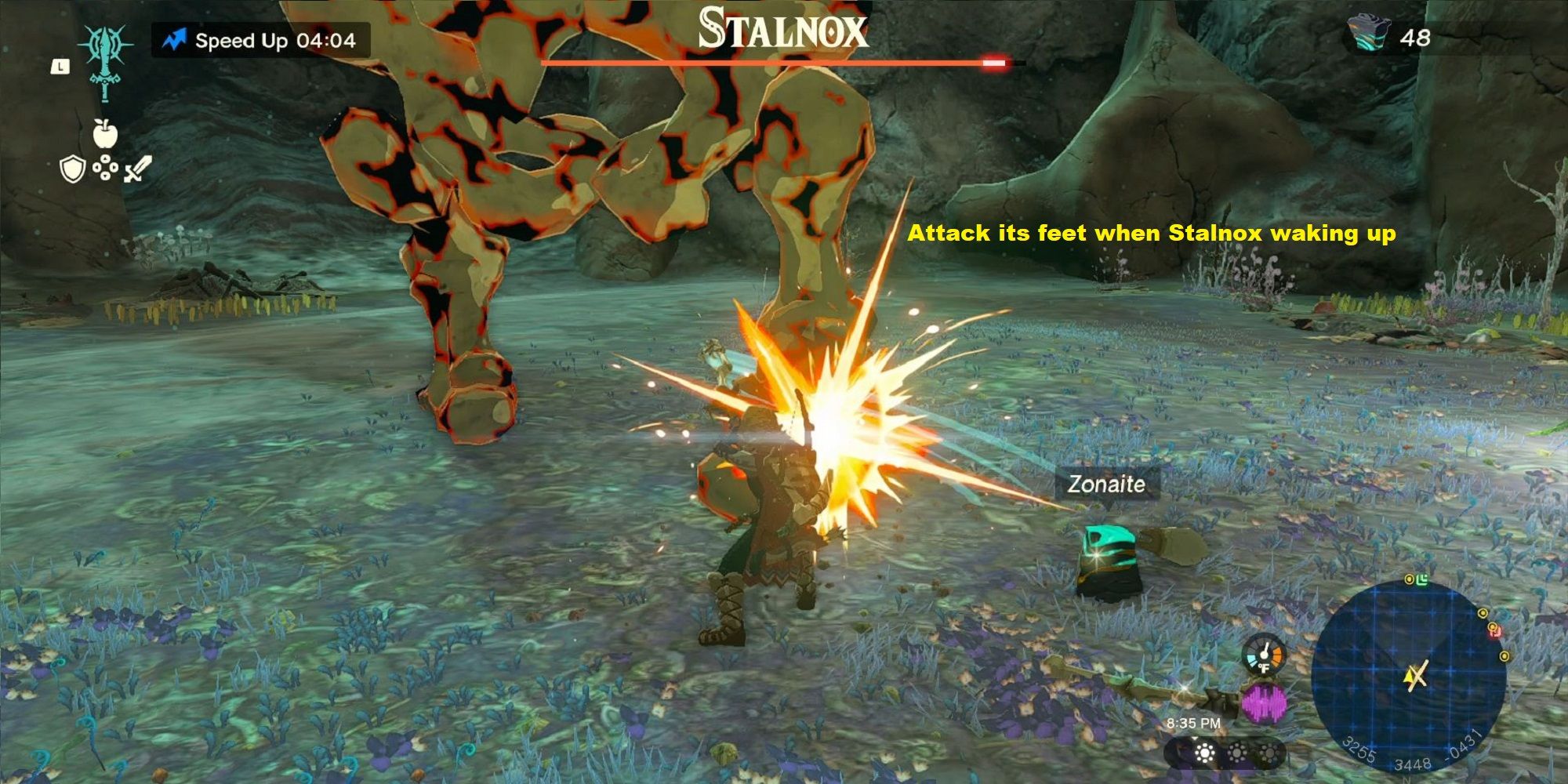Select the spirit sword ability icon
The width and height of the screenshot is (1568, 784).
105,63
